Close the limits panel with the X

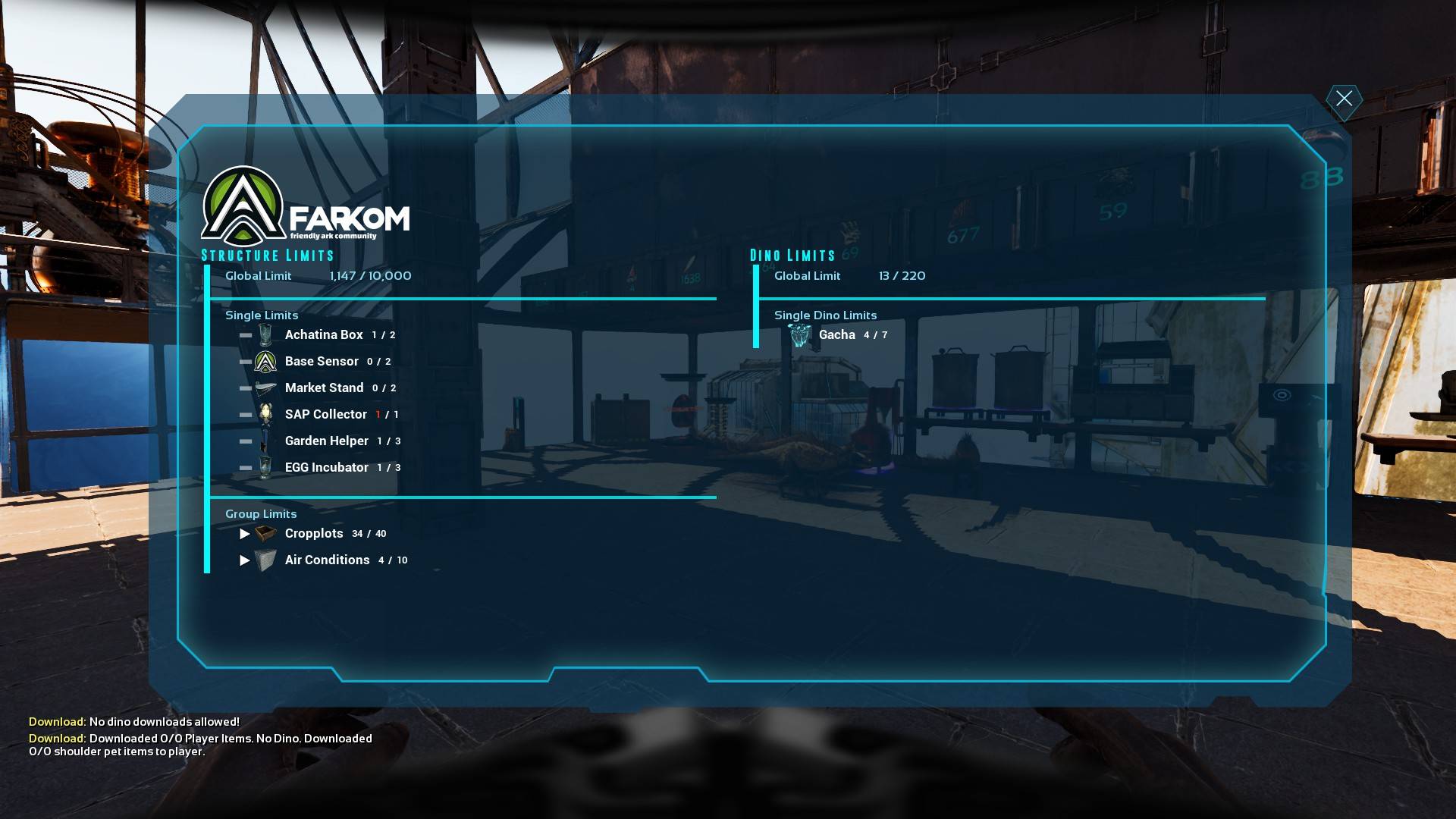[x=1344, y=99]
